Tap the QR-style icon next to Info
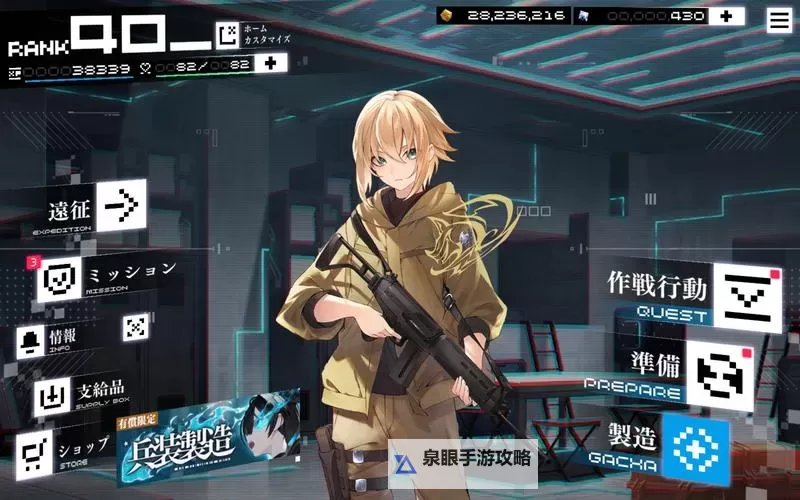 tap(136, 326)
